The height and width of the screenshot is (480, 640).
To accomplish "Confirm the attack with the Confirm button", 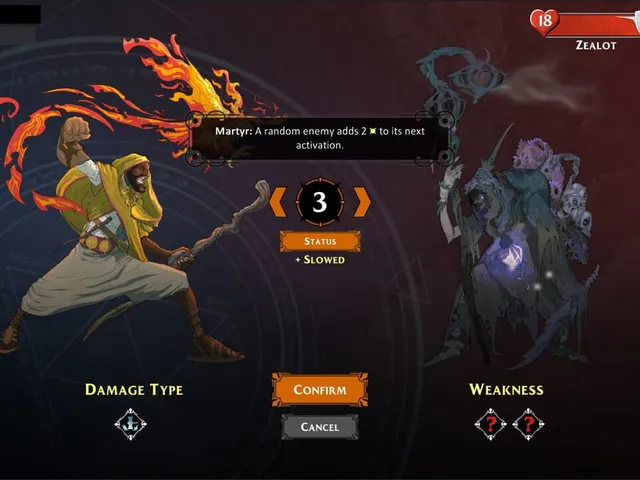I will [320, 390].
